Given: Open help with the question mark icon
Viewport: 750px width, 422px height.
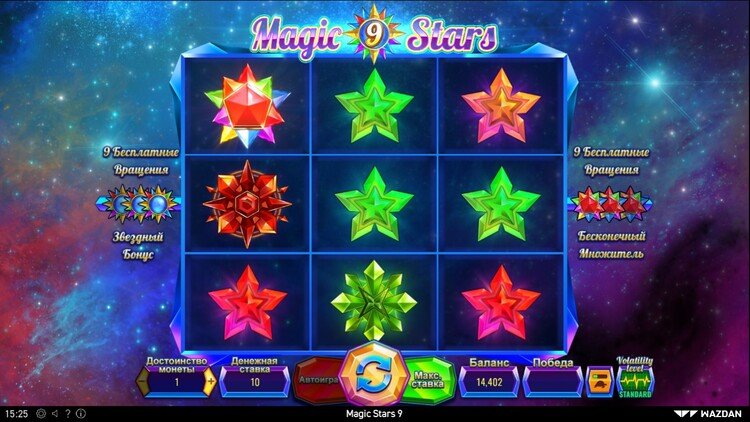Looking at the screenshot, I should point(69,413).
